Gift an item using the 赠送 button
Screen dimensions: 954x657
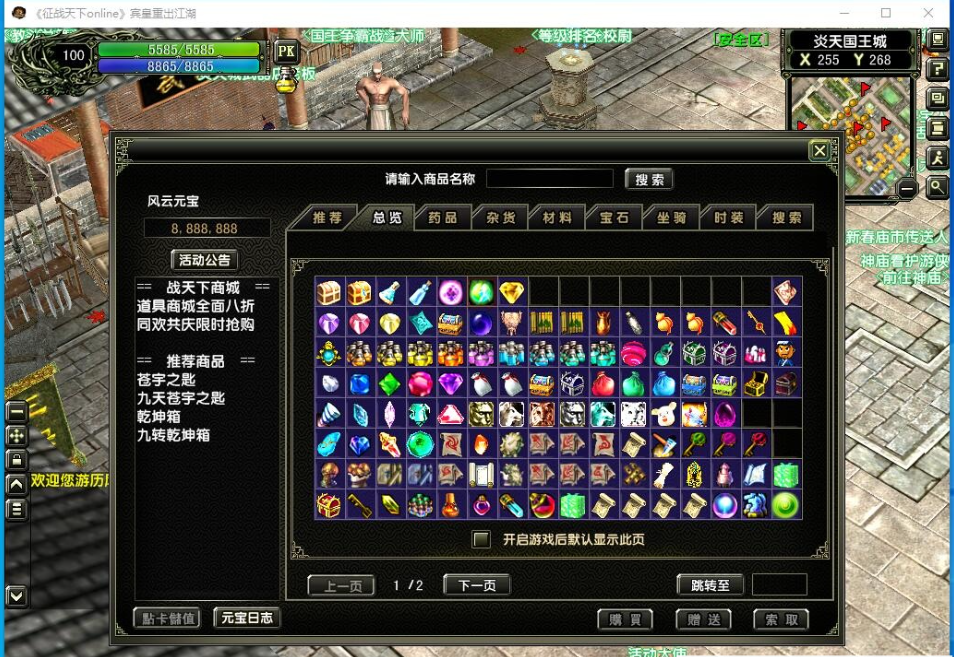point(703,620)
